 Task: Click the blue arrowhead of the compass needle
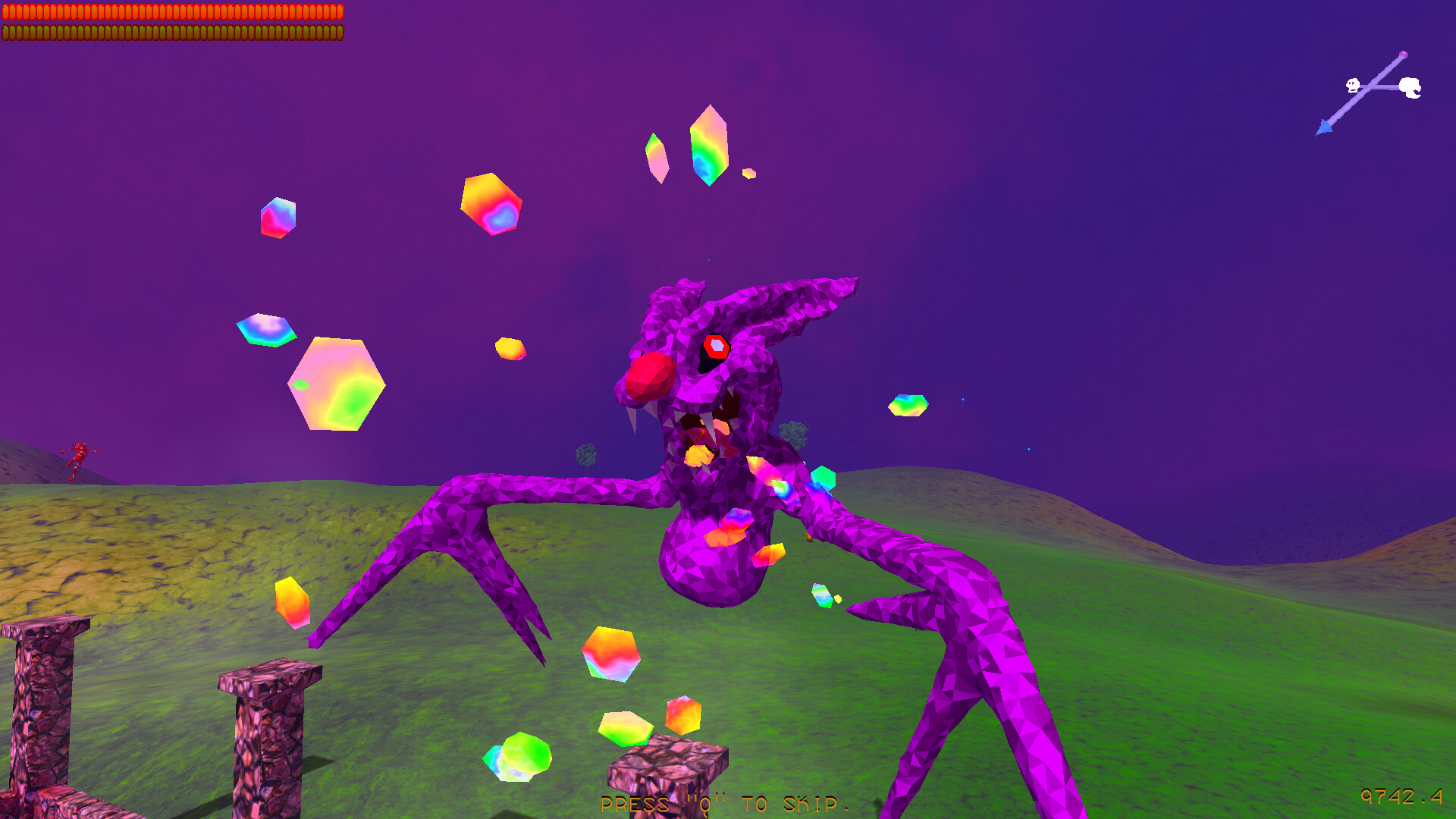[1324, 127]
